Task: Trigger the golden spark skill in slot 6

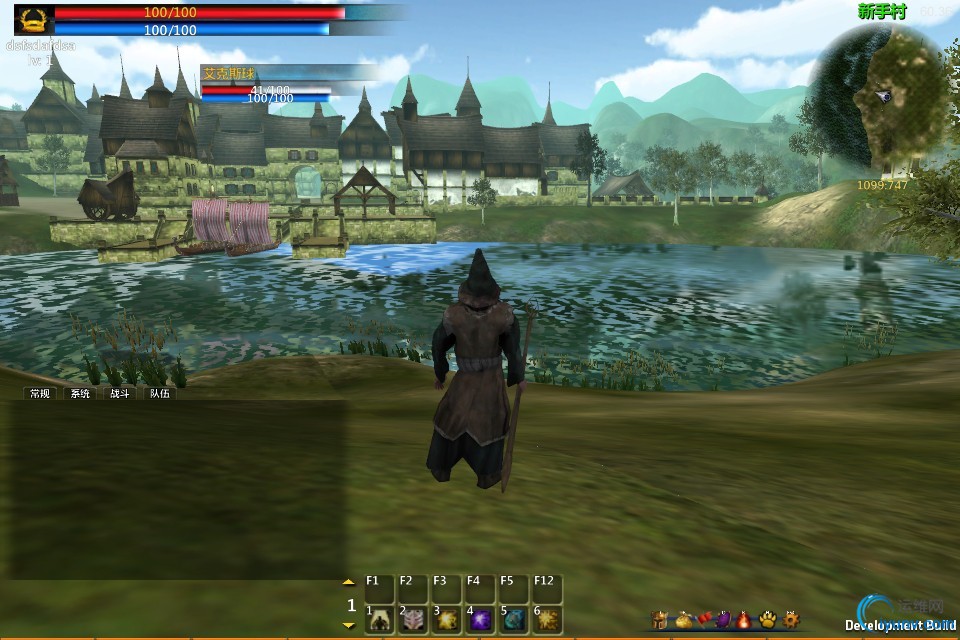Action: point(546,620)
